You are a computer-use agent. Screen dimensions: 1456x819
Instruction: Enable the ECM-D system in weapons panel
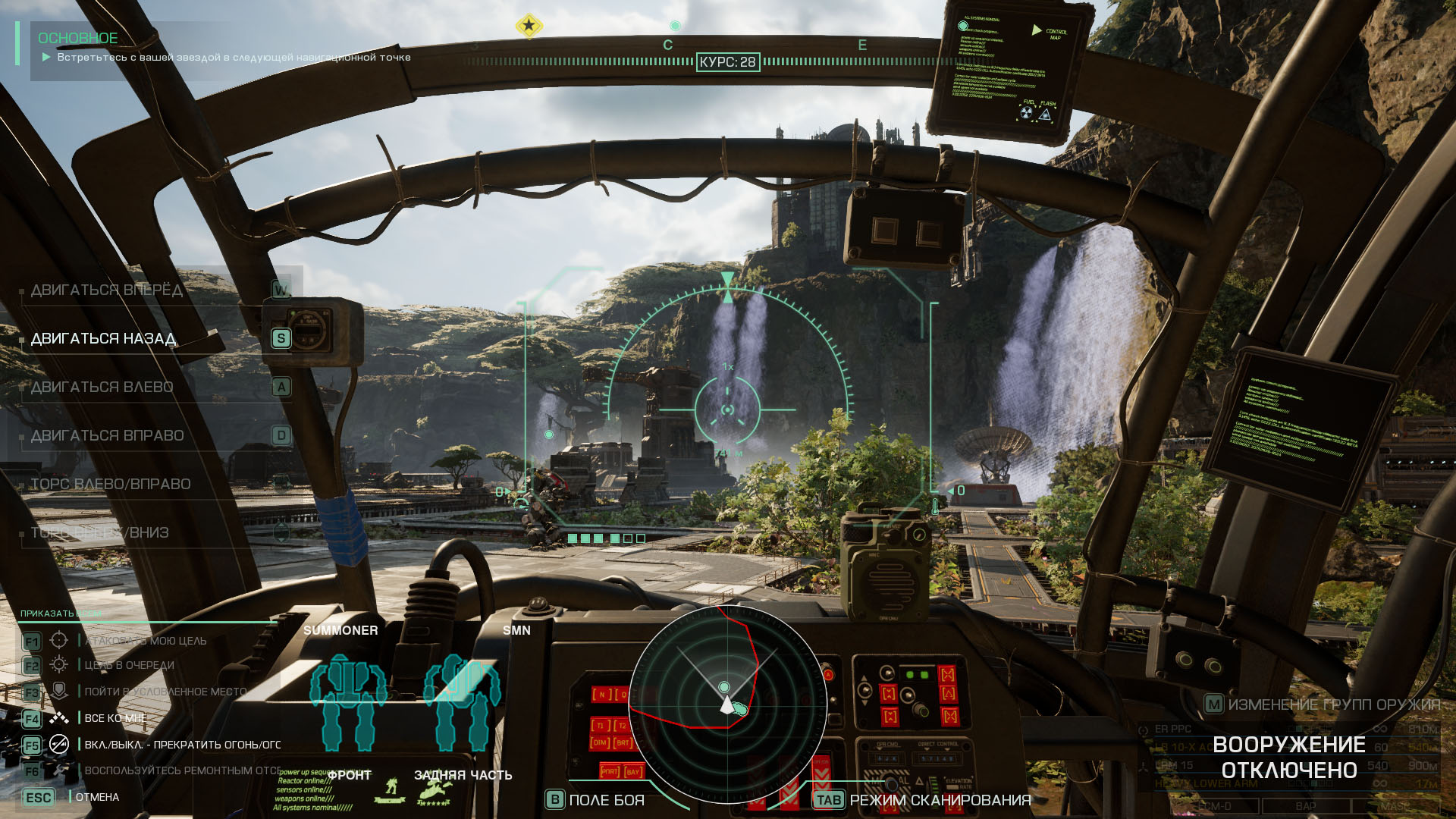tap(1214, 806)
